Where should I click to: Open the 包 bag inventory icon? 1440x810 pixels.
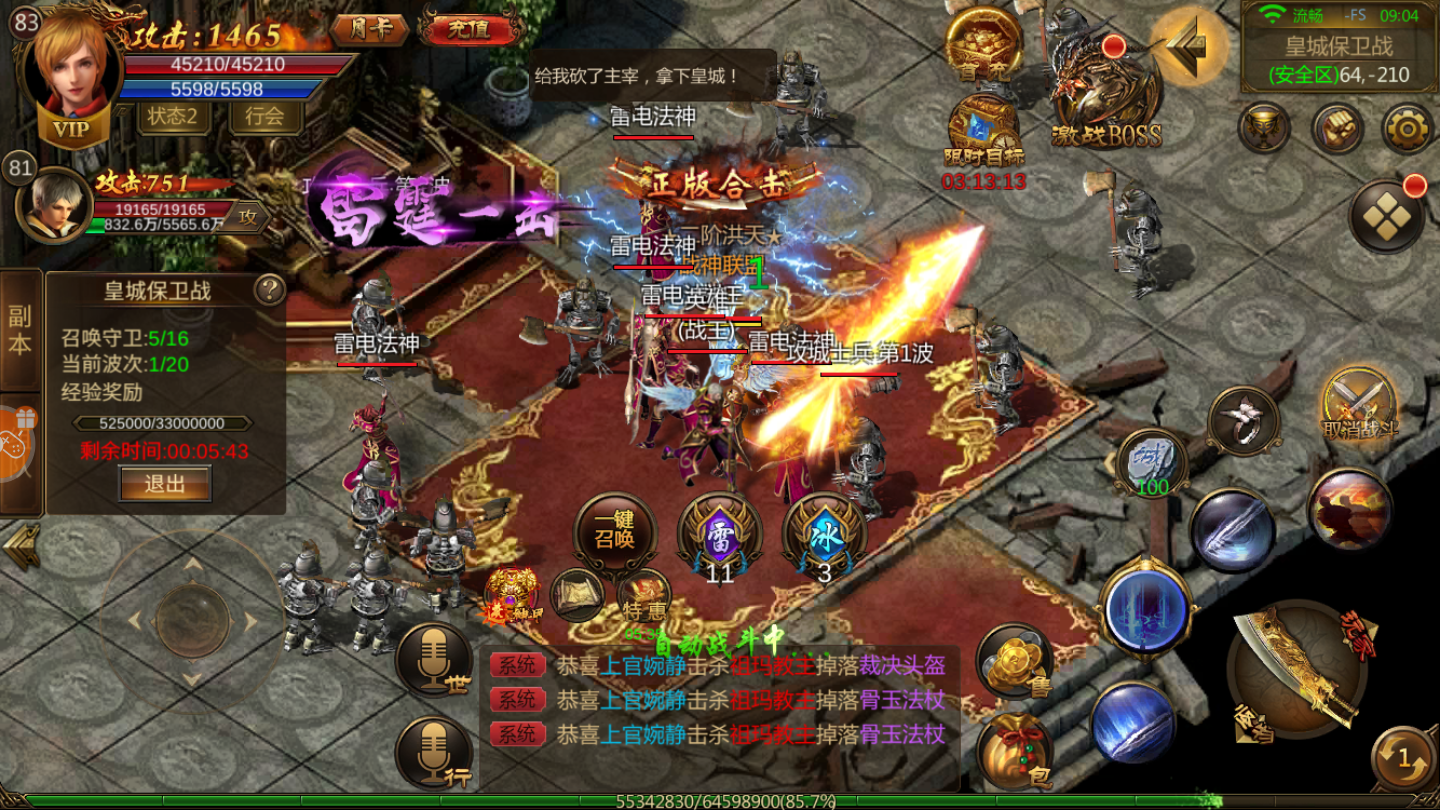(1013, 752)
